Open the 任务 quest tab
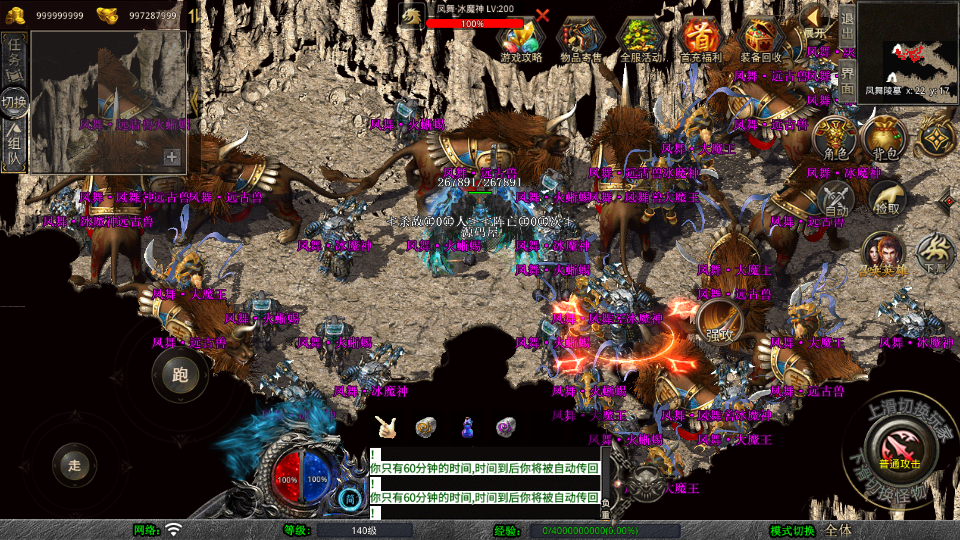Viewport: 960px width, 540px height. pos(15,60)
